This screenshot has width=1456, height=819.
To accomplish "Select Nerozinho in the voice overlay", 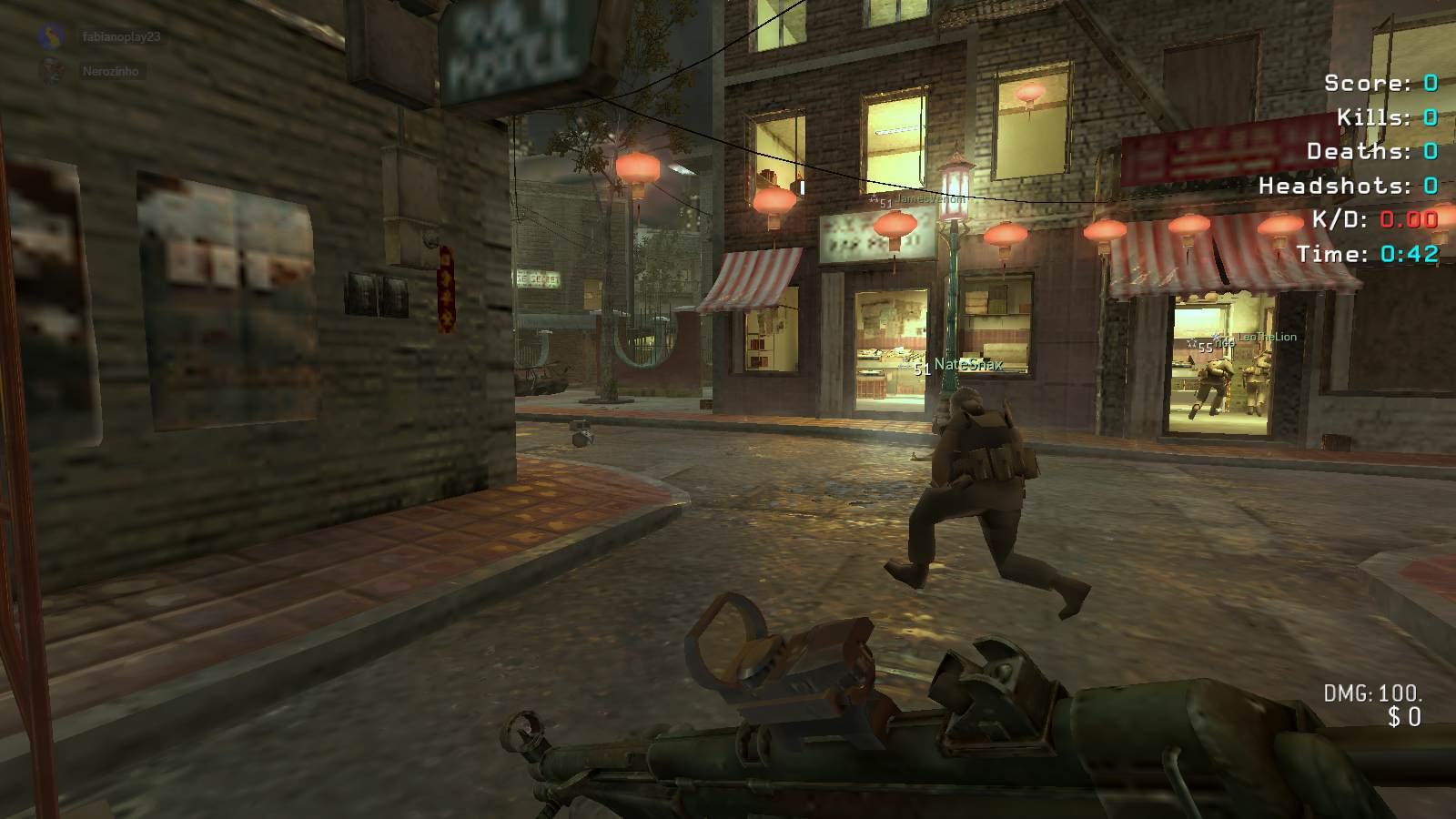I will (110, 71).
